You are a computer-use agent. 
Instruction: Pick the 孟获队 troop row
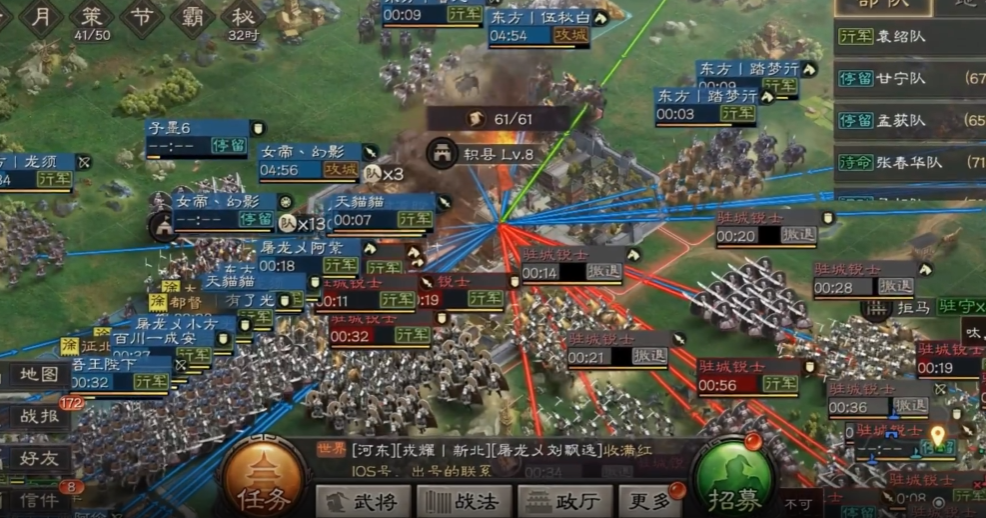point(910,120)
